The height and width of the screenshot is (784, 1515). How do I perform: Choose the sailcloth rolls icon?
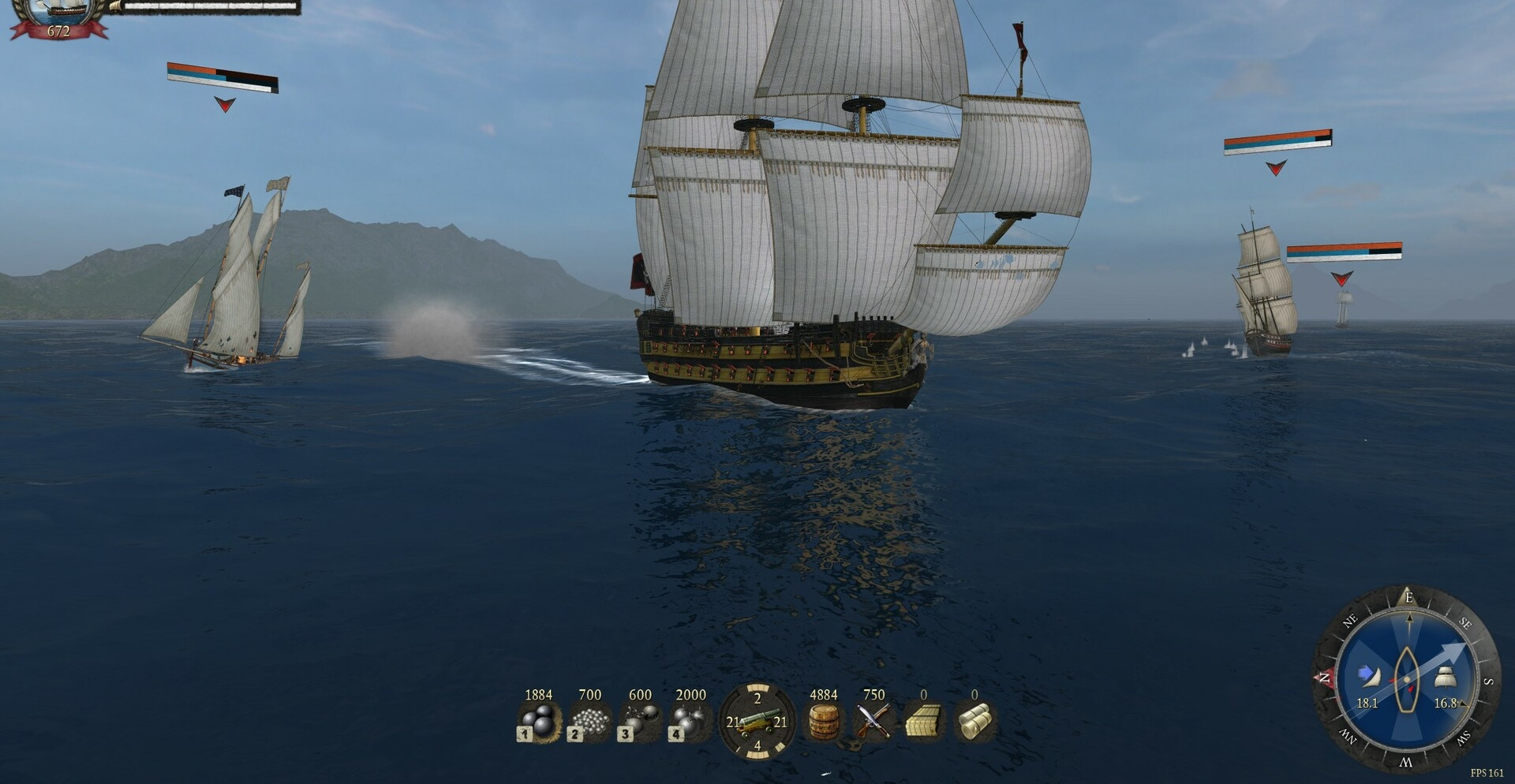tap(974, 721)
